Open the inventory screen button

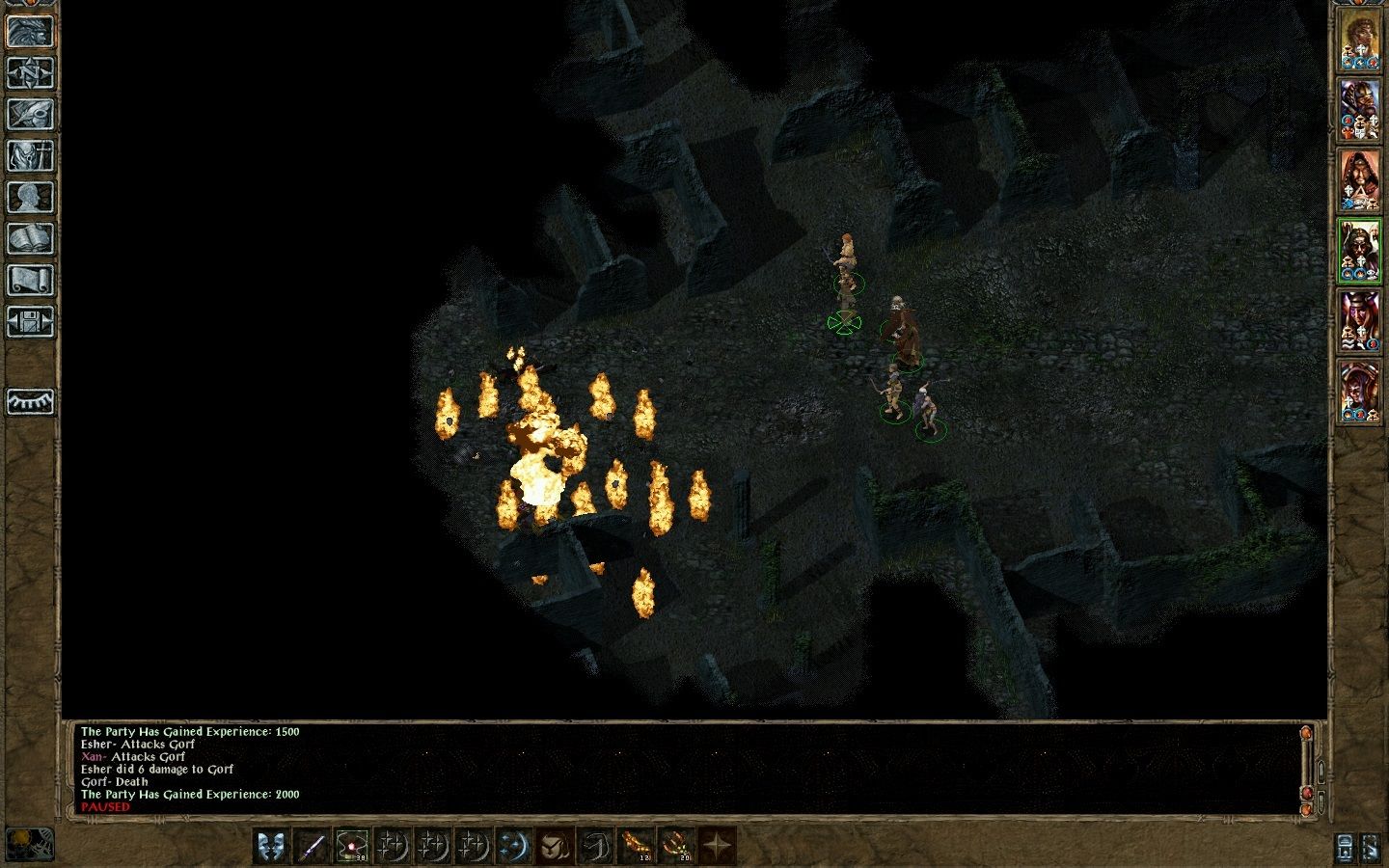click(x=30, y=155)
